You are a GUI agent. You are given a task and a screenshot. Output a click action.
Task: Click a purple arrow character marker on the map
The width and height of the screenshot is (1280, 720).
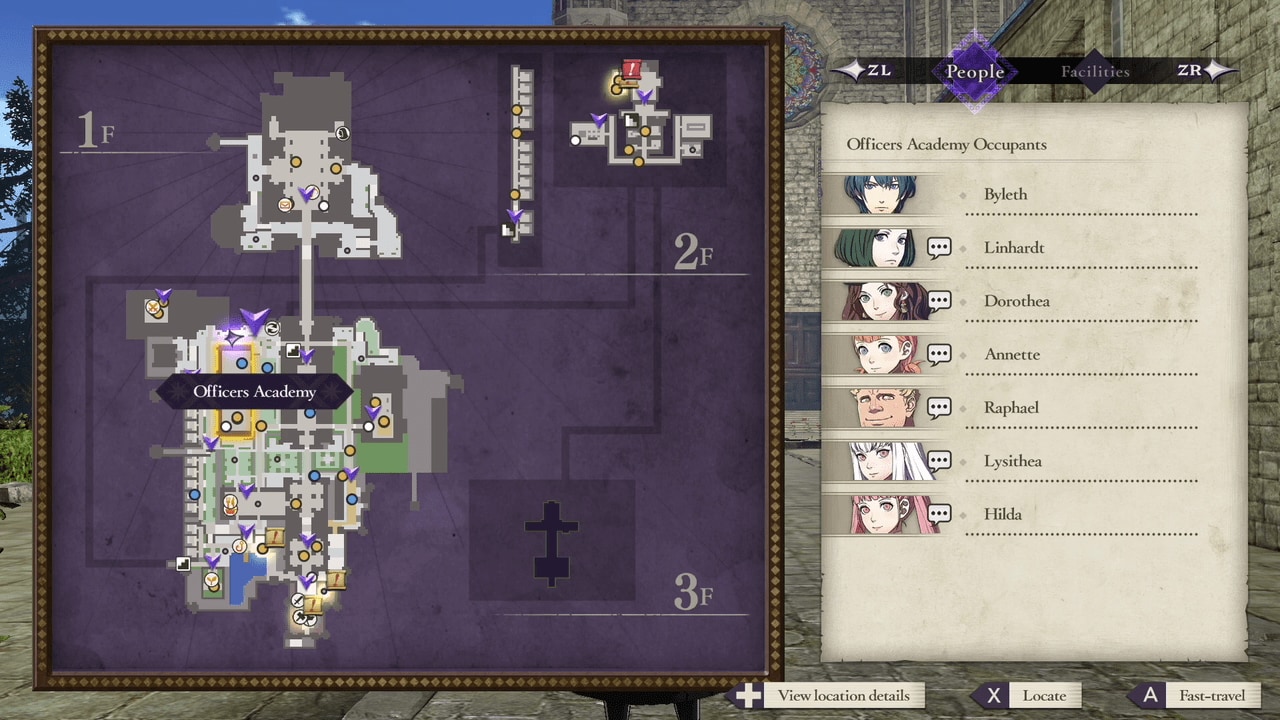click(253, 317)
